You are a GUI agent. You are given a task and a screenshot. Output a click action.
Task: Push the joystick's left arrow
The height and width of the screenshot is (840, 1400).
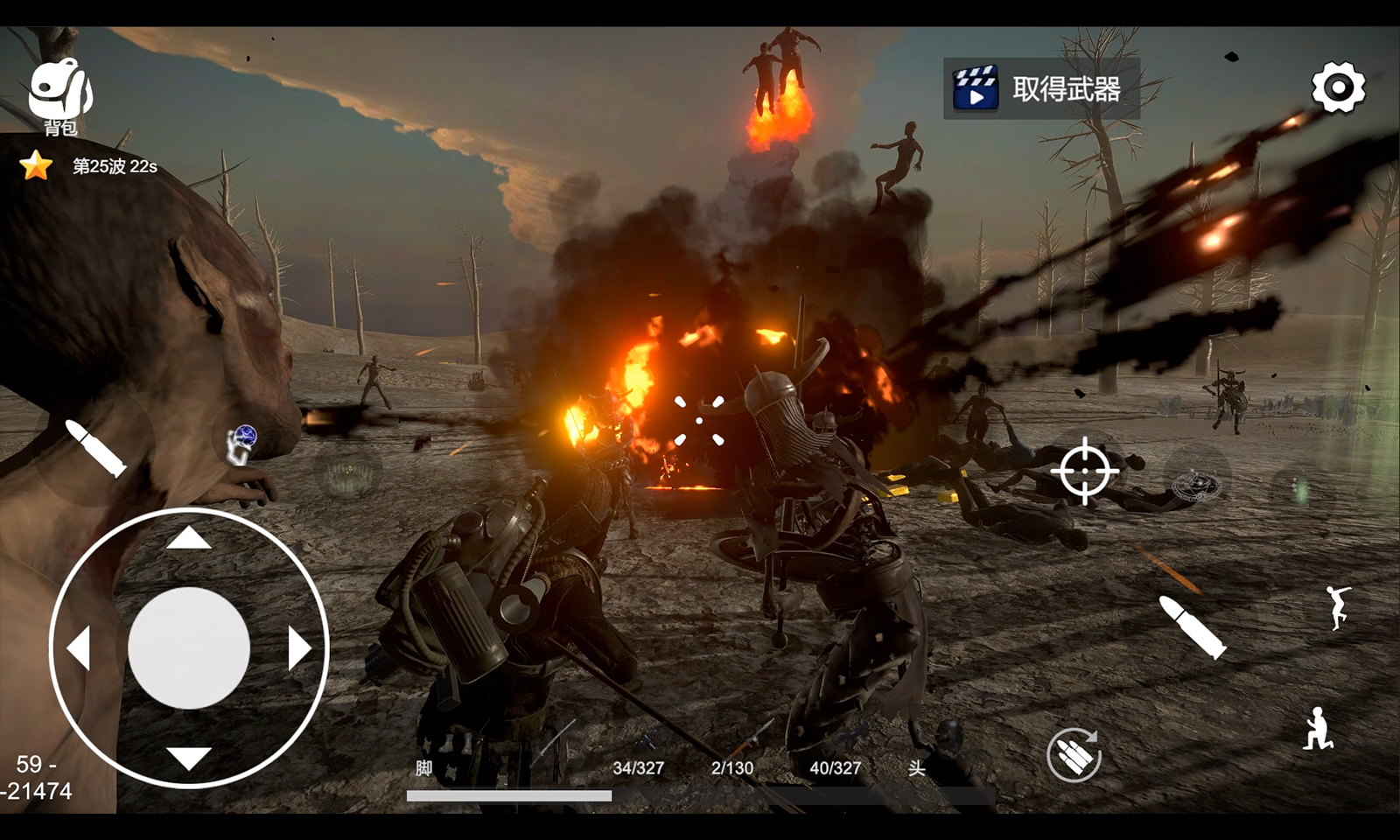pos(79,648)
